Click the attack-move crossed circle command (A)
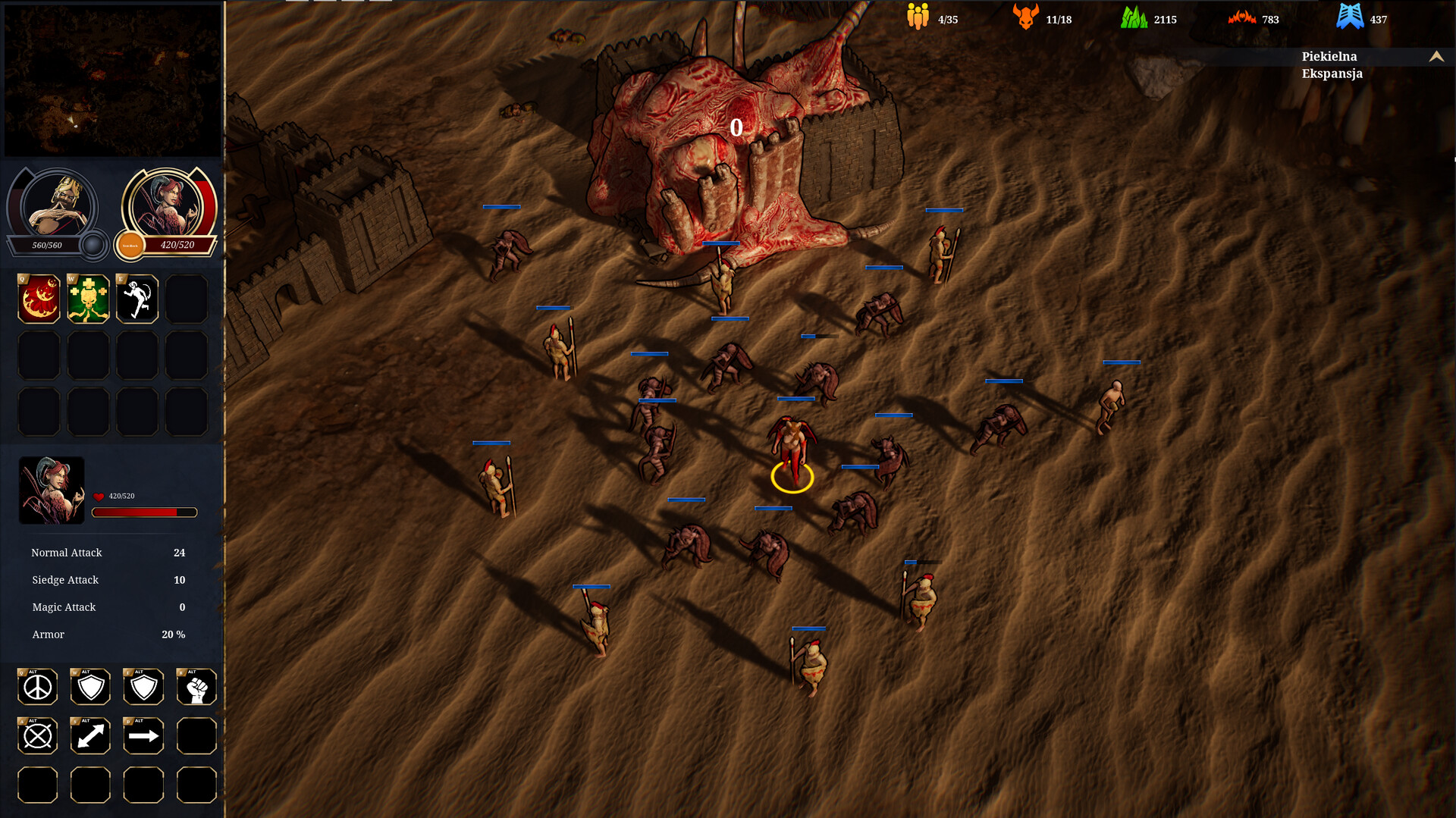1456x818 pixels. pos(37,735)
